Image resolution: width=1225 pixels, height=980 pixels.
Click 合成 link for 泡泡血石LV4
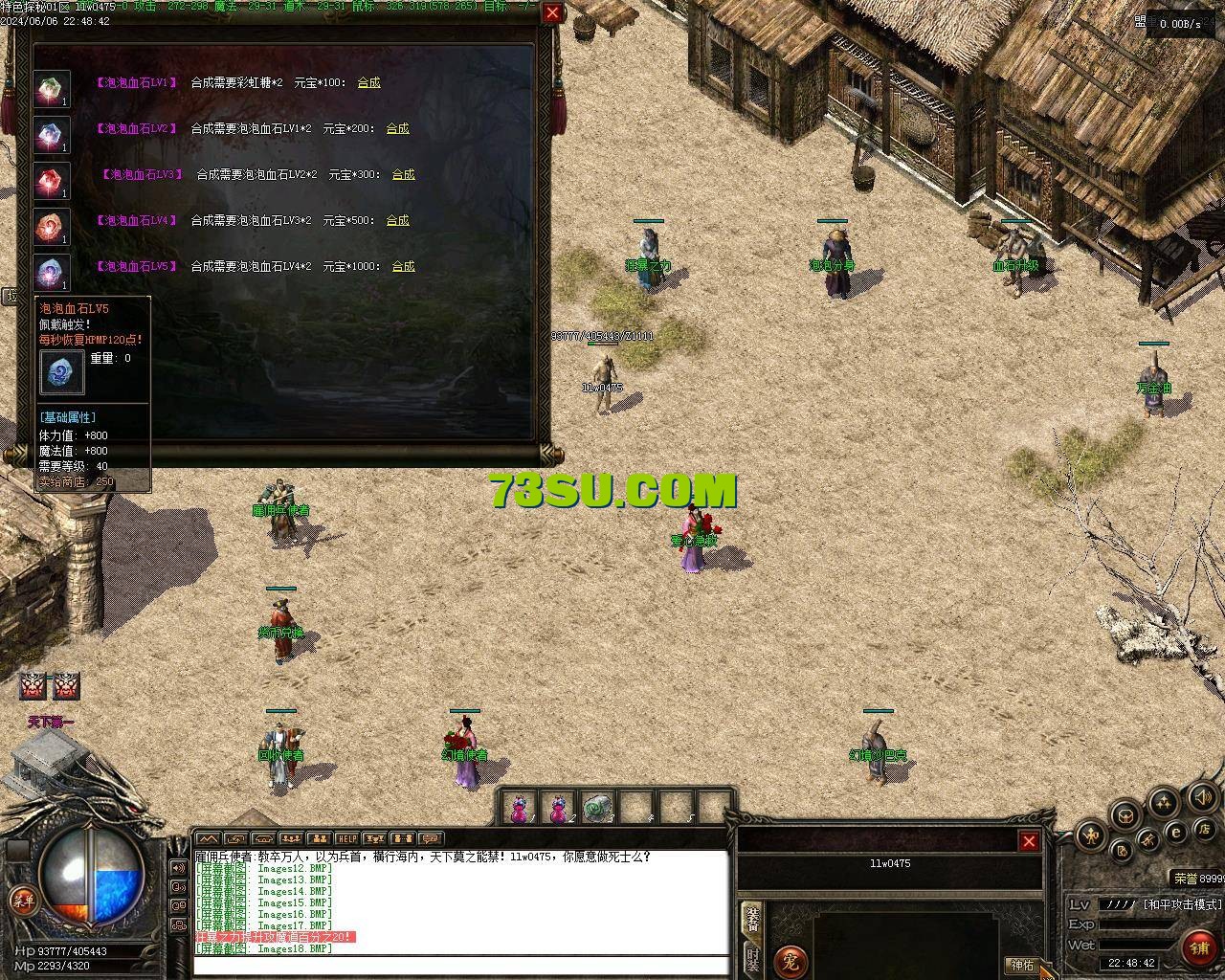(397, 221)
